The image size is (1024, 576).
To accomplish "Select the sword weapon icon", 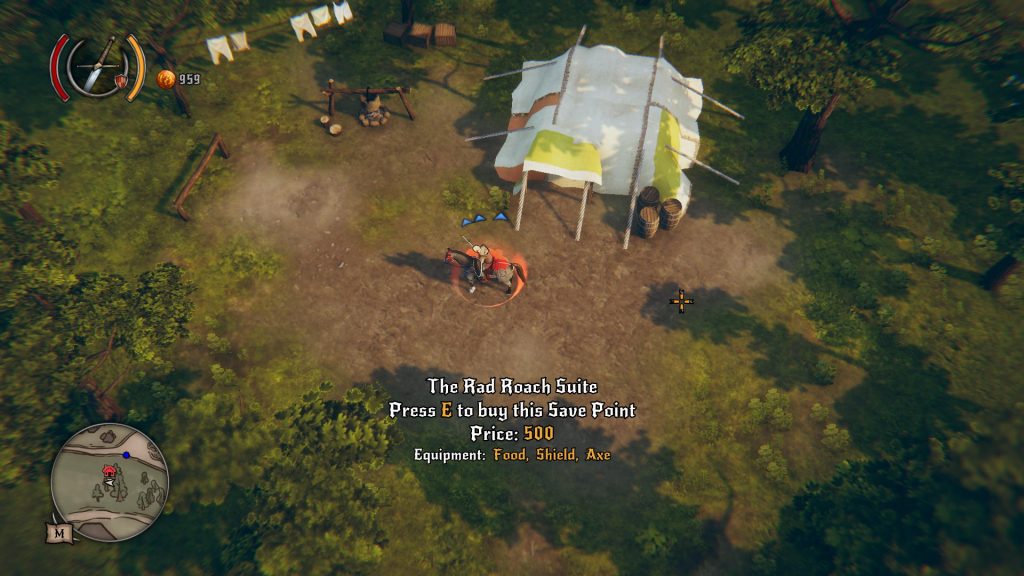I will click(x=98, y=67).
